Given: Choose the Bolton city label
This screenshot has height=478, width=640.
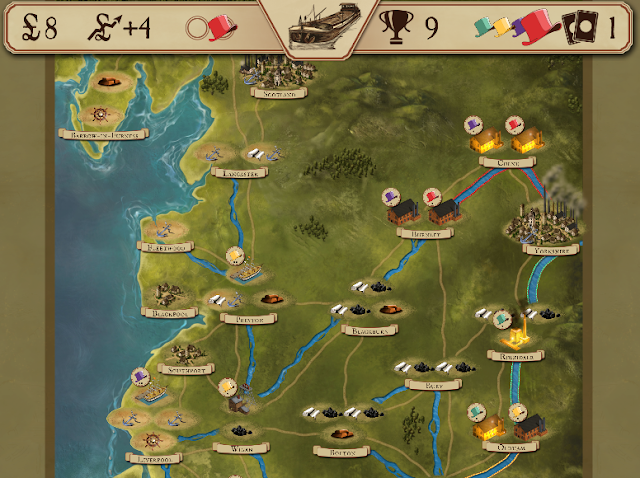Looking at the screenshot, I should 336,451.
